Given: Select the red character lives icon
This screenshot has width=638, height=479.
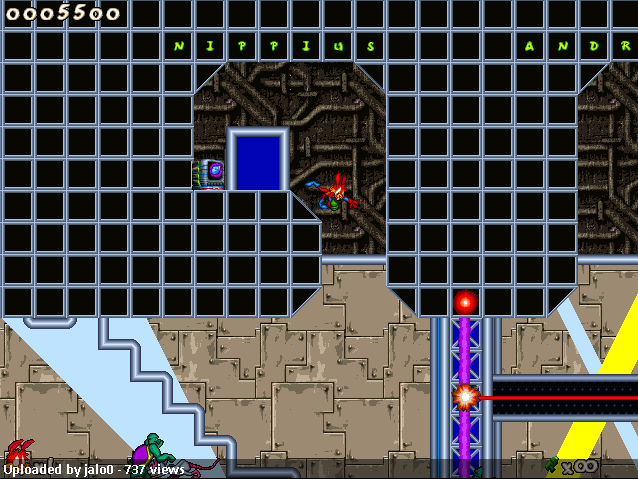Looking at the screenshot, I should [18, 452].
